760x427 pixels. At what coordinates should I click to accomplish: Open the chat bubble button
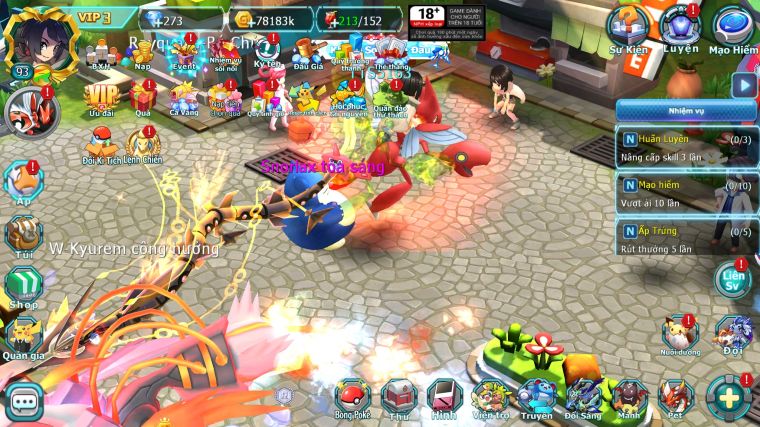(22, 400)
